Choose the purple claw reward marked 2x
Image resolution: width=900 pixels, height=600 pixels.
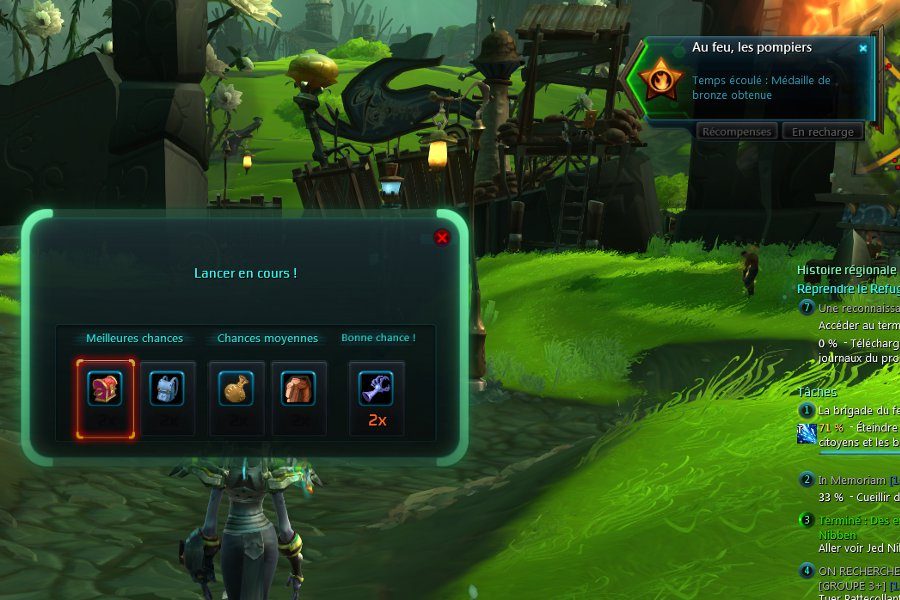[377, 388]
